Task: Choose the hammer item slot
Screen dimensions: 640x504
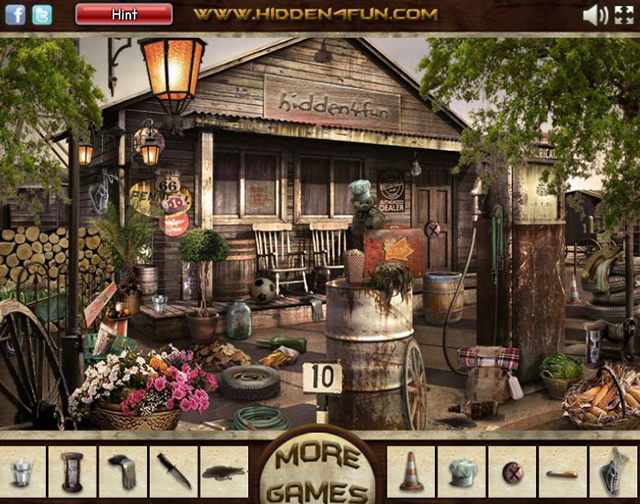Action: click(123, 471)
